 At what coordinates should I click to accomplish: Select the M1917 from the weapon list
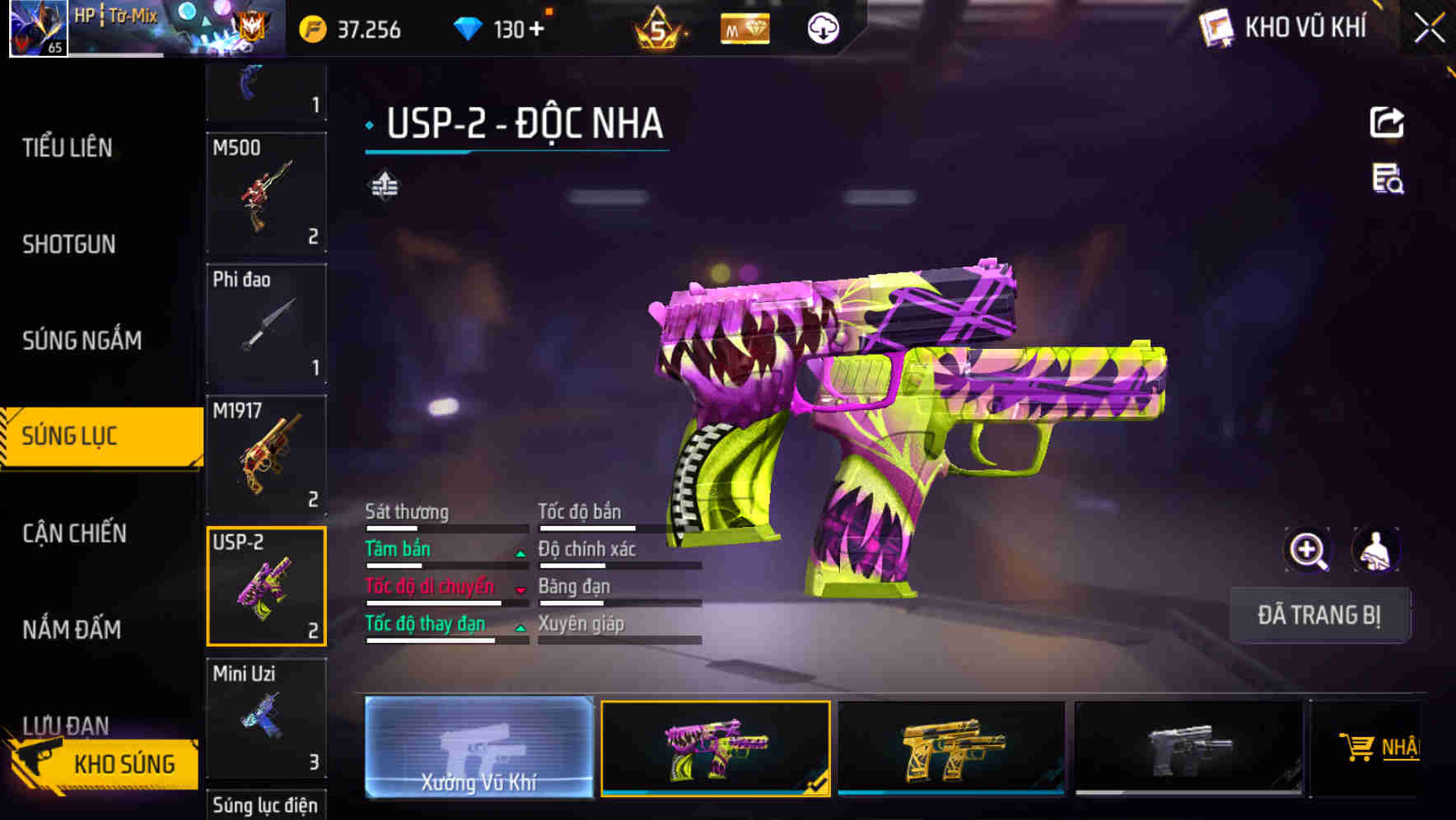(266, 454)
